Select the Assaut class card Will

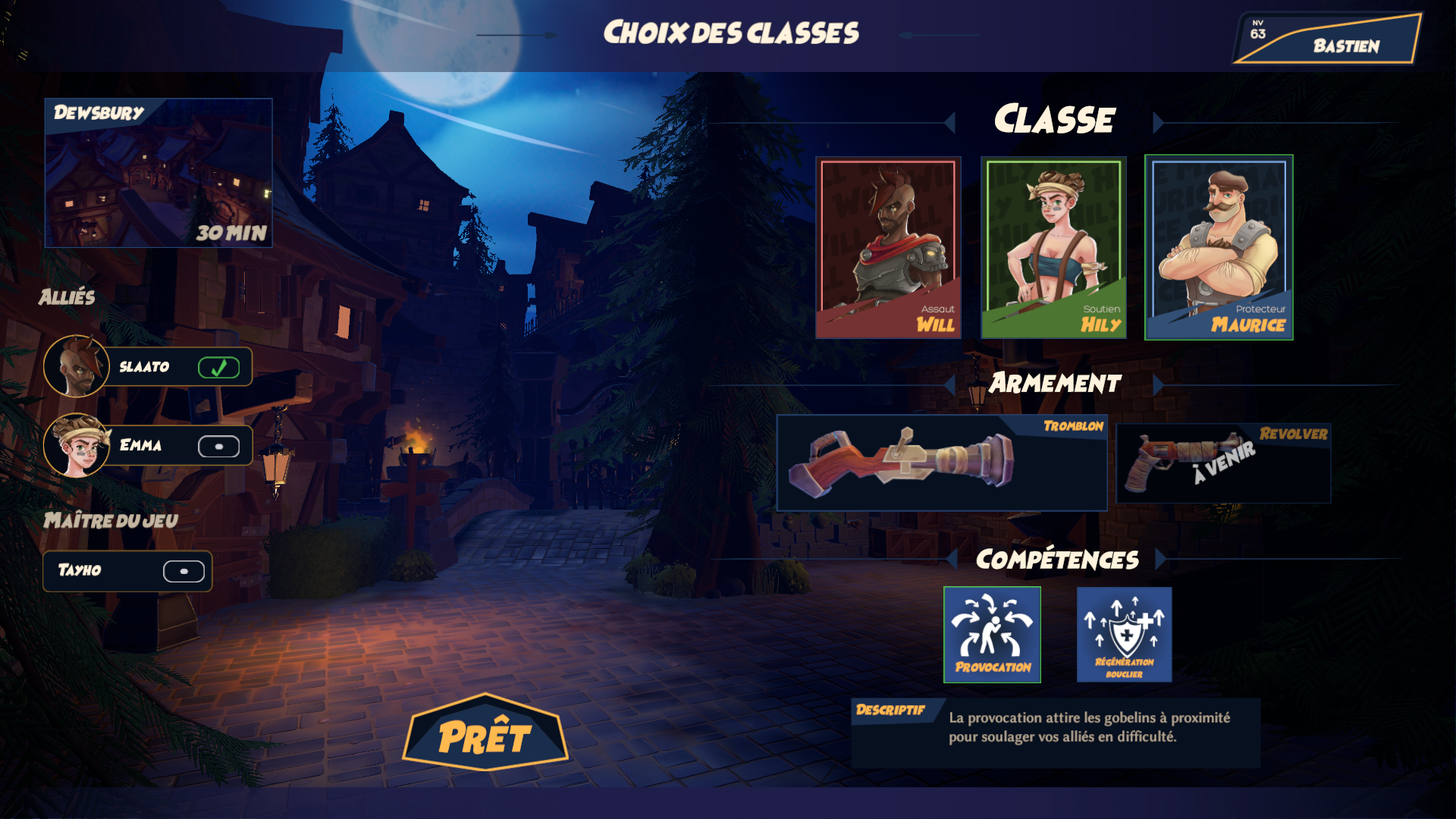(888, 247)
